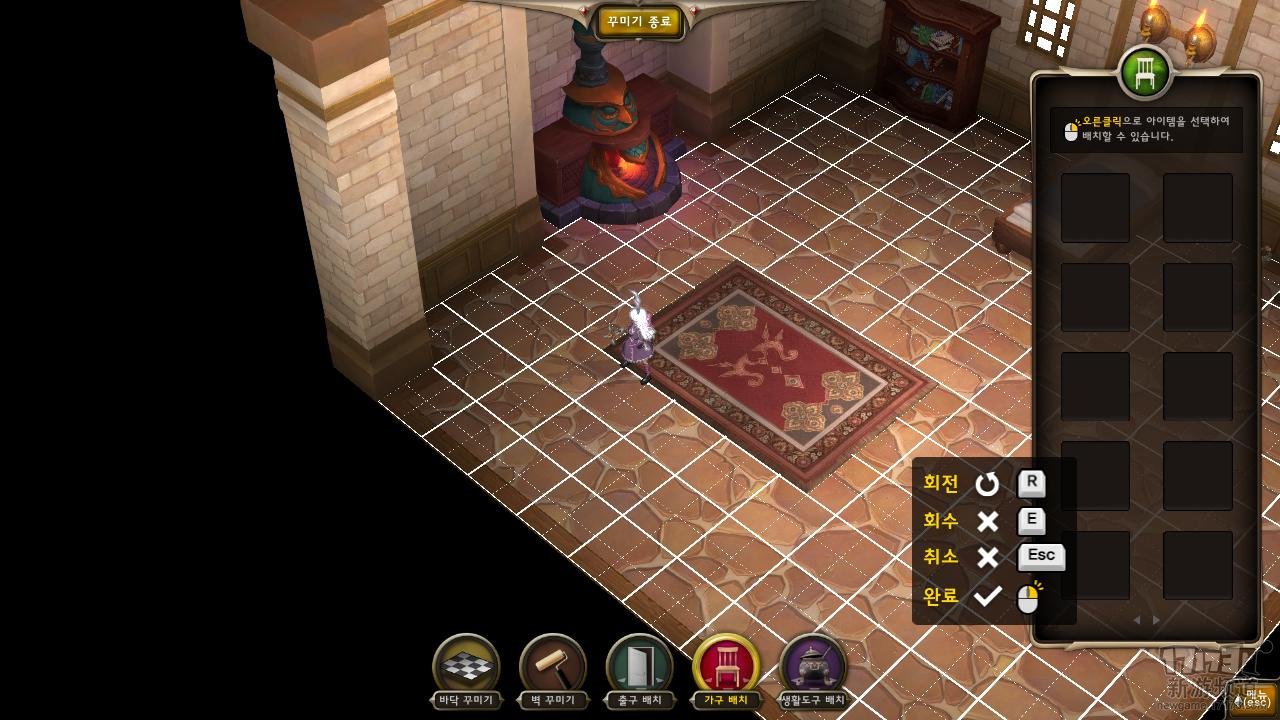The image size is (1280, 720).
Task: Open the 바닥 꾸미기 floor decoration mode
Action: pos(466,665)
